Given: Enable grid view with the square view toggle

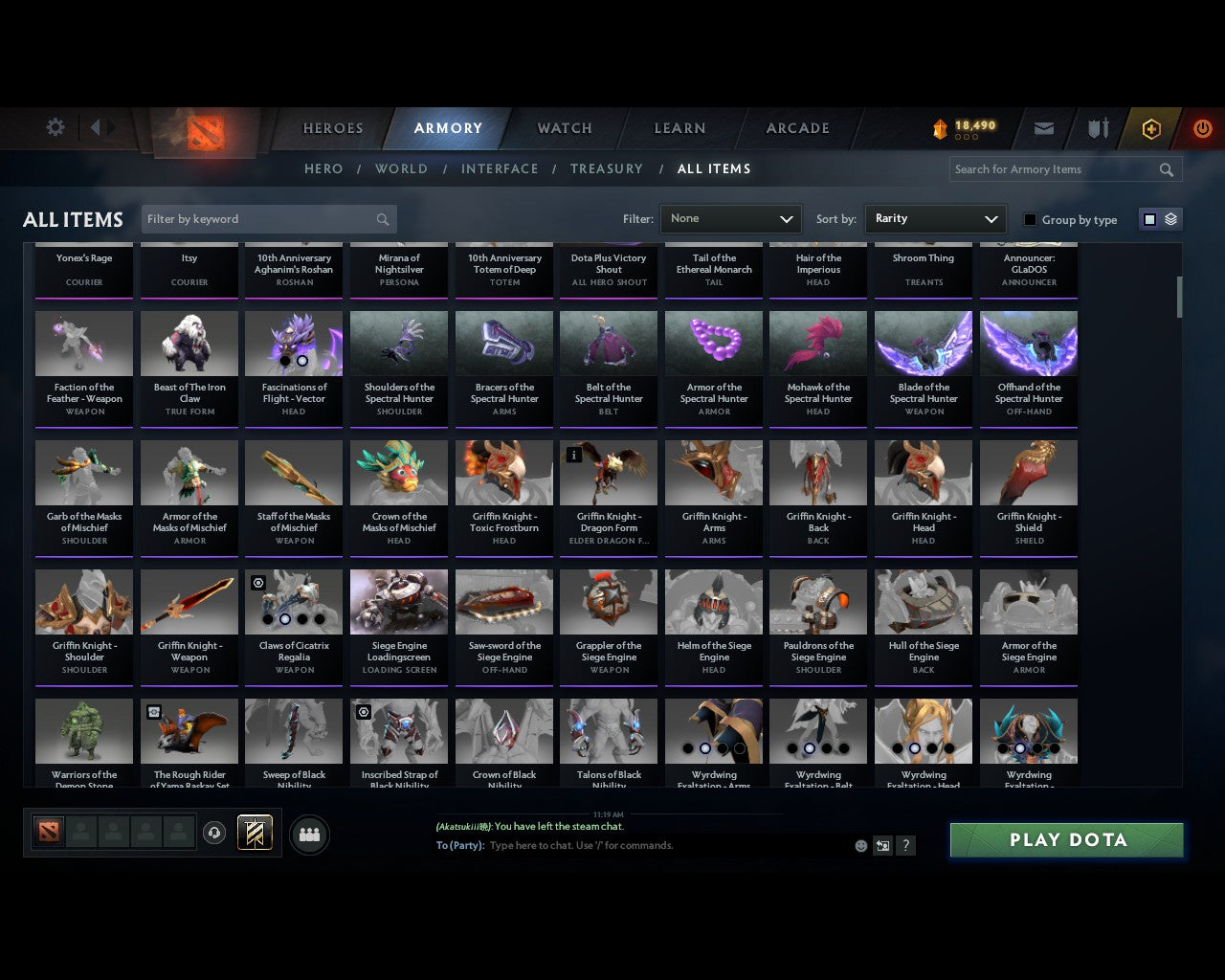Looking at the screenshot, I should coord(1149,219).
